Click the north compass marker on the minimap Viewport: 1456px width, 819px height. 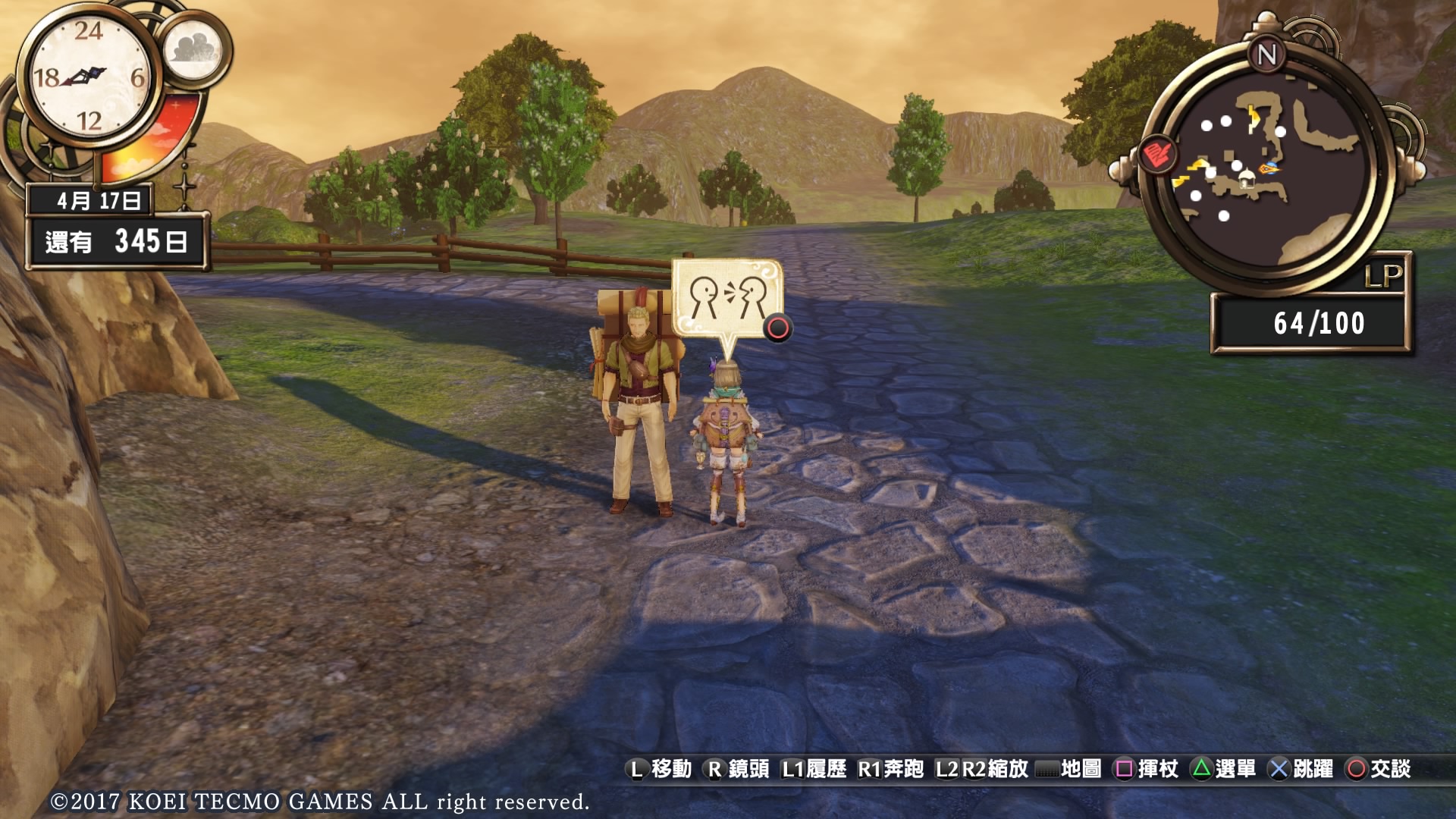click(x=1266, y=55)
